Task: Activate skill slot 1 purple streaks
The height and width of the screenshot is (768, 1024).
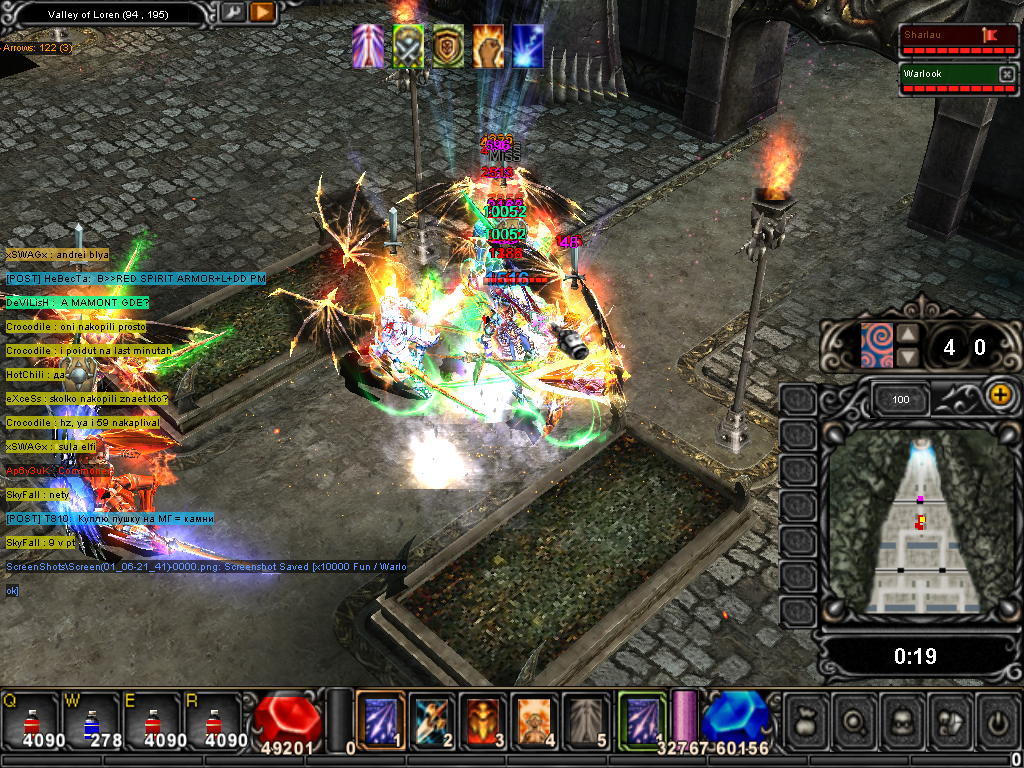Action: coord(381,718)
